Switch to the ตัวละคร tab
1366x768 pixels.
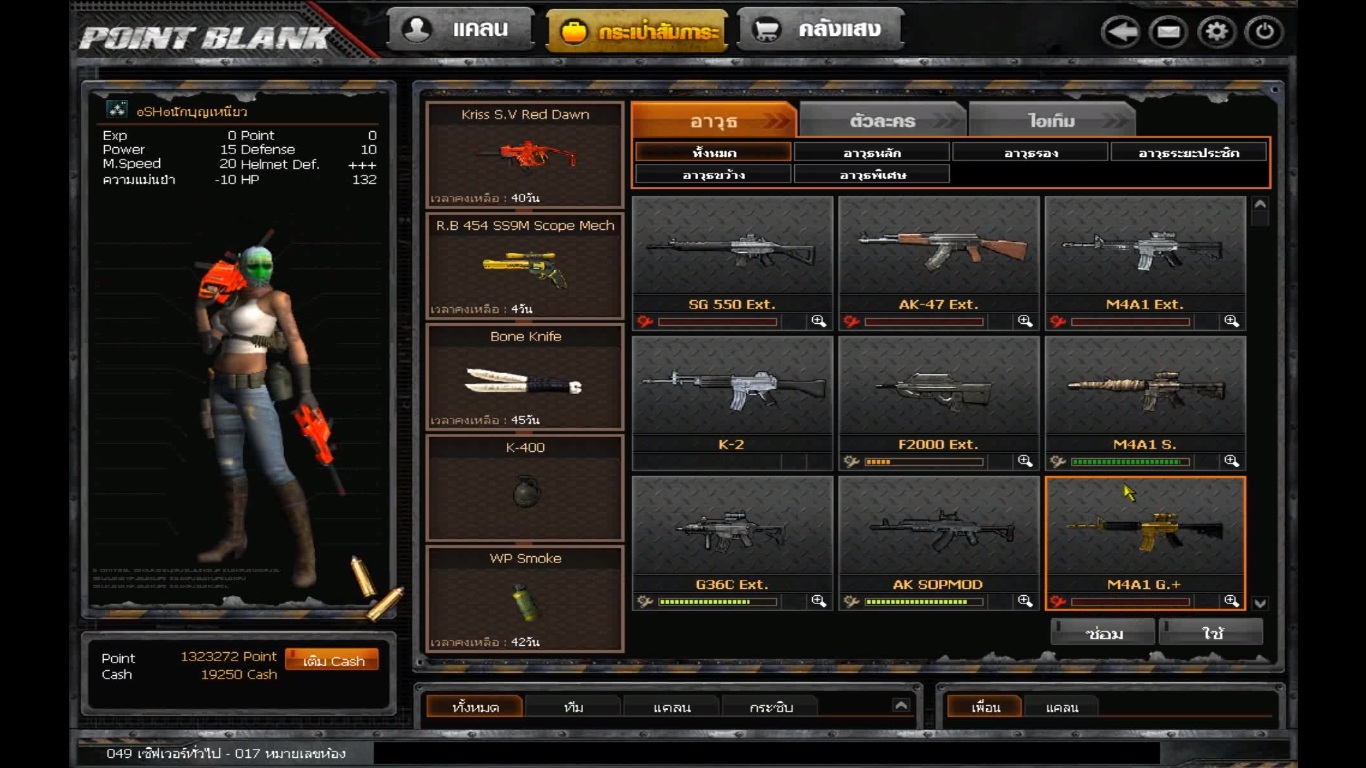tap(880, 119)
